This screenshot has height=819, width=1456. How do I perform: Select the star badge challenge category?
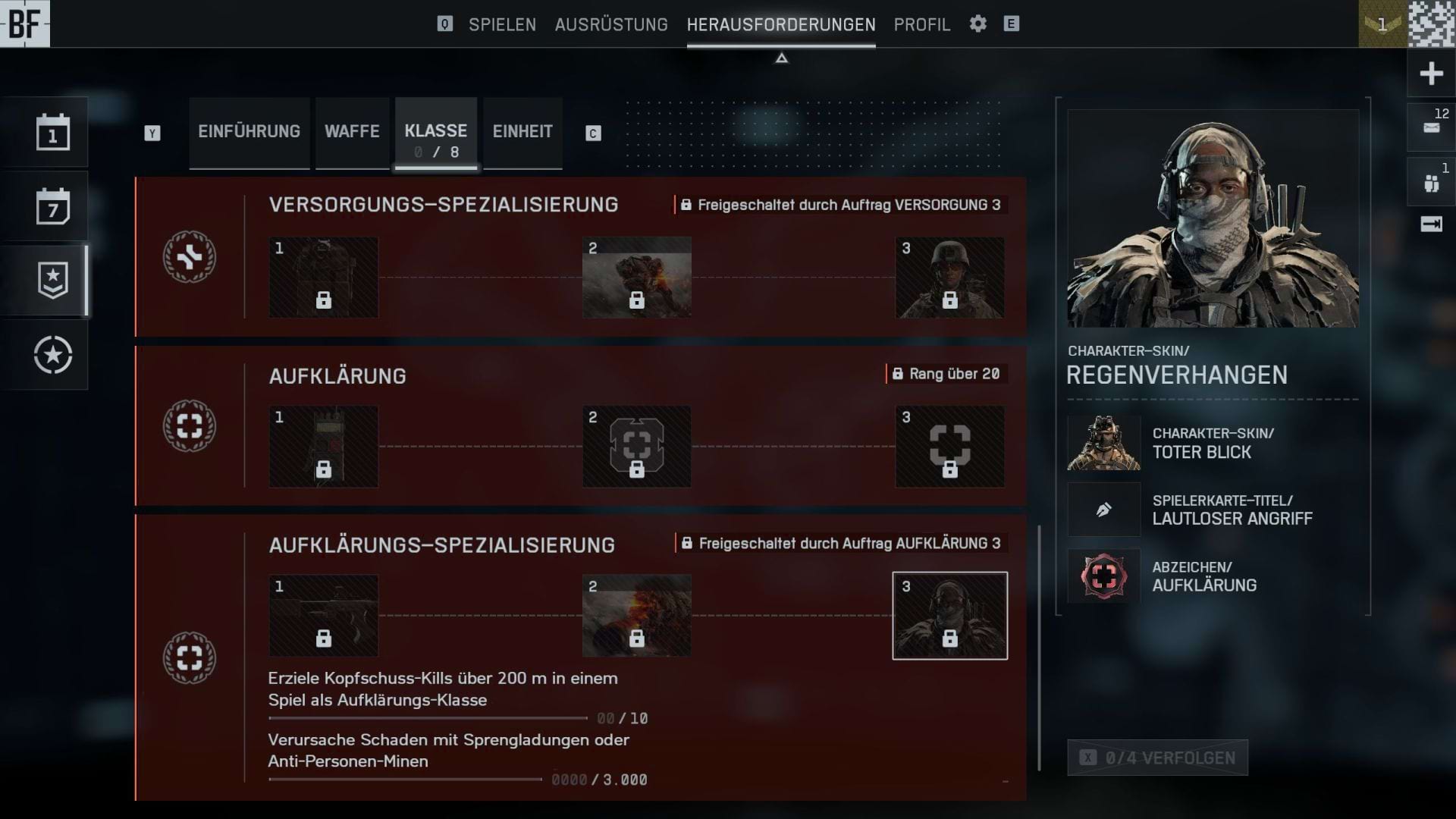53,281
